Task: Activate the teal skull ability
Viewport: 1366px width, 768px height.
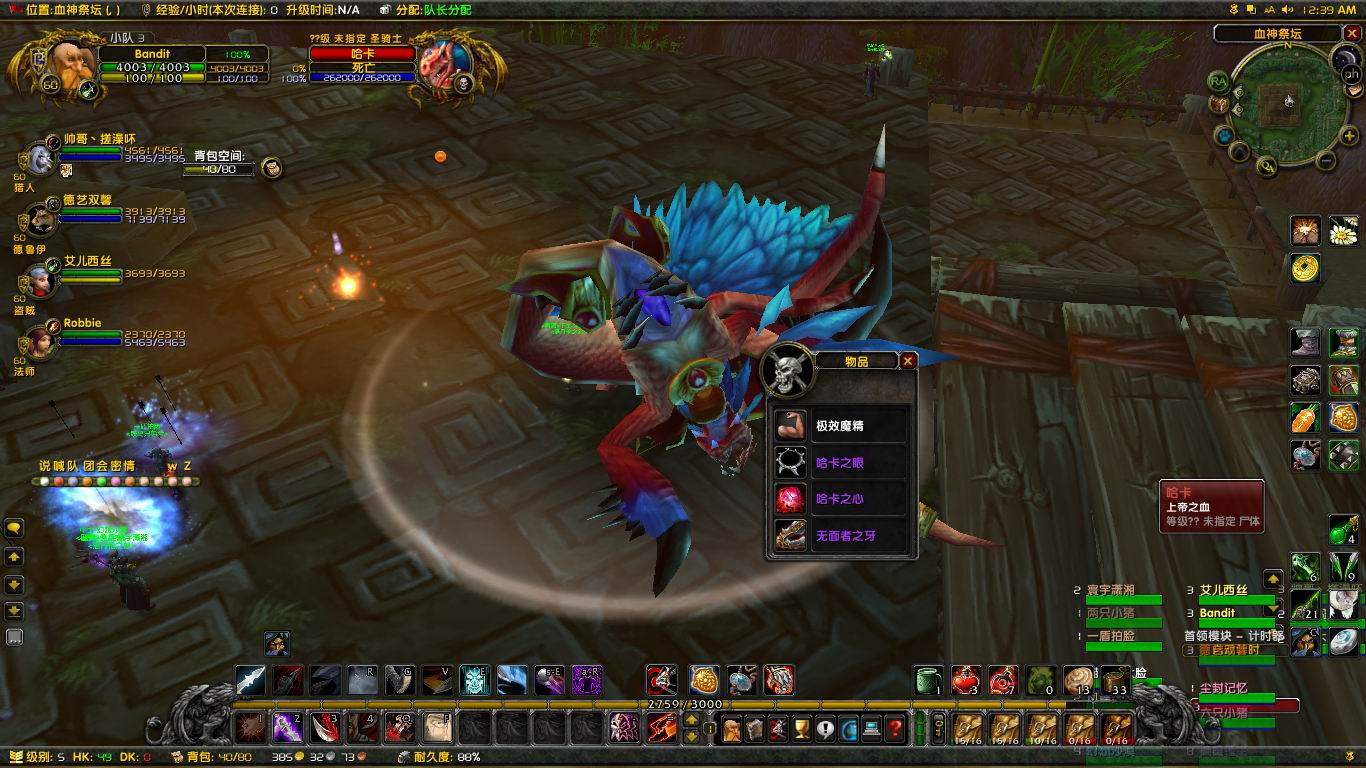Action: click(x=474, y=680)
